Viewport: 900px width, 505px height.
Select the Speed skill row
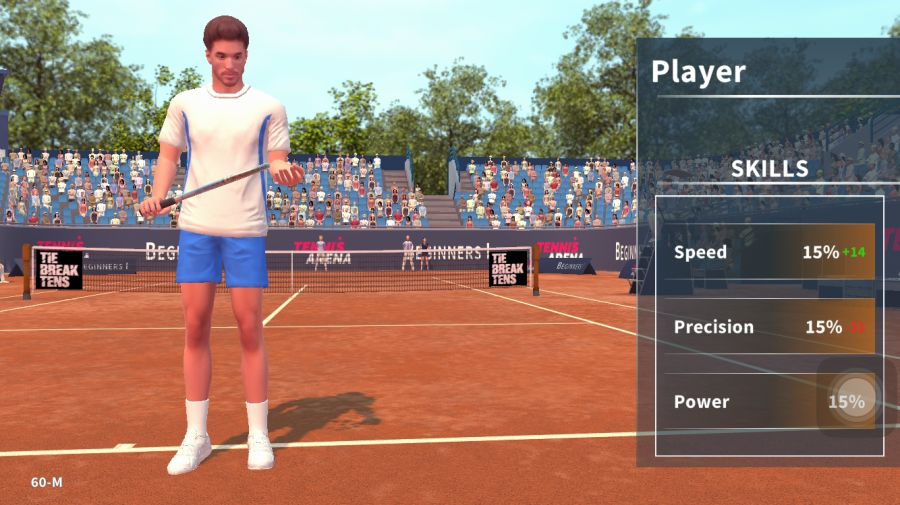(768, 252)
